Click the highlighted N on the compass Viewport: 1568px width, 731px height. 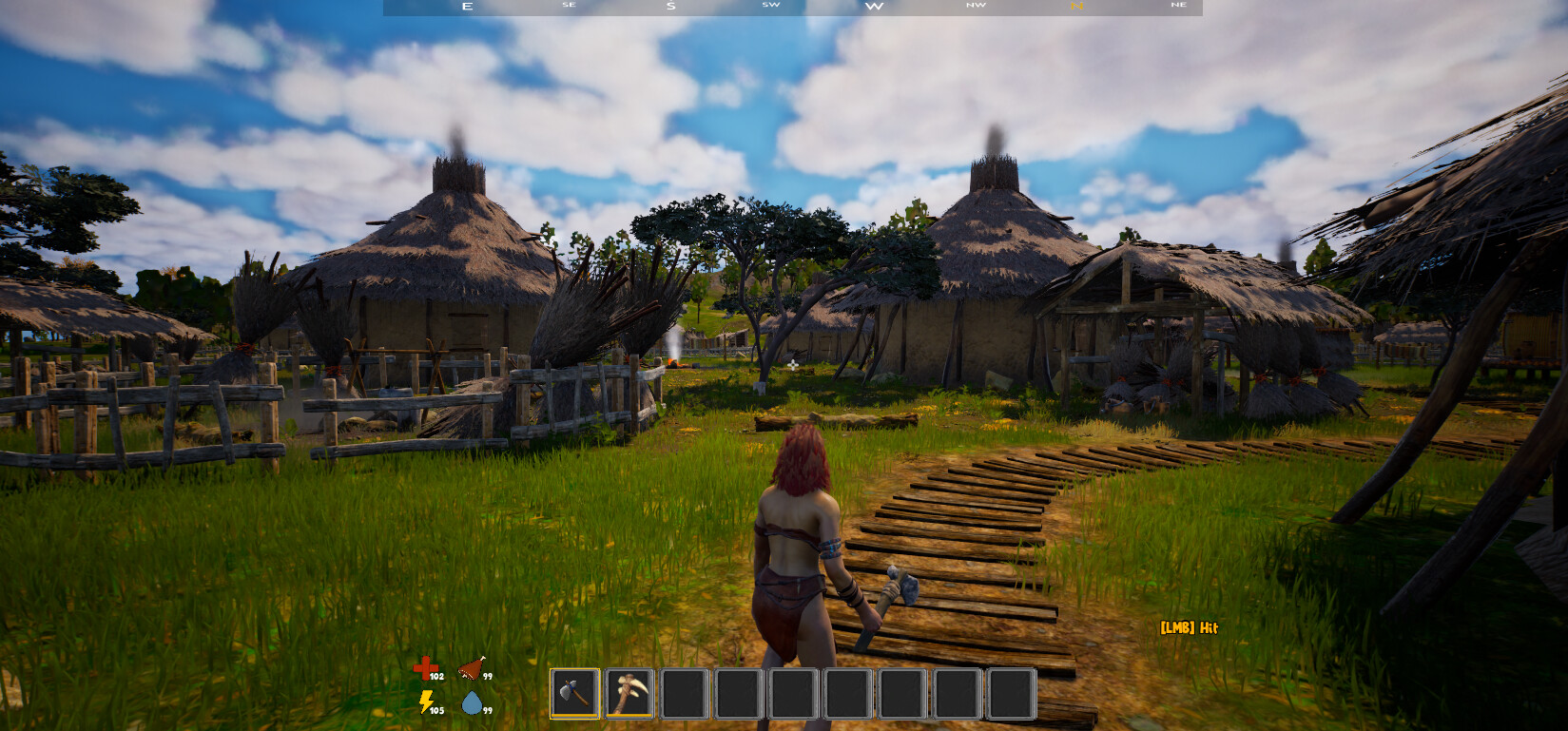(1076, 7)
